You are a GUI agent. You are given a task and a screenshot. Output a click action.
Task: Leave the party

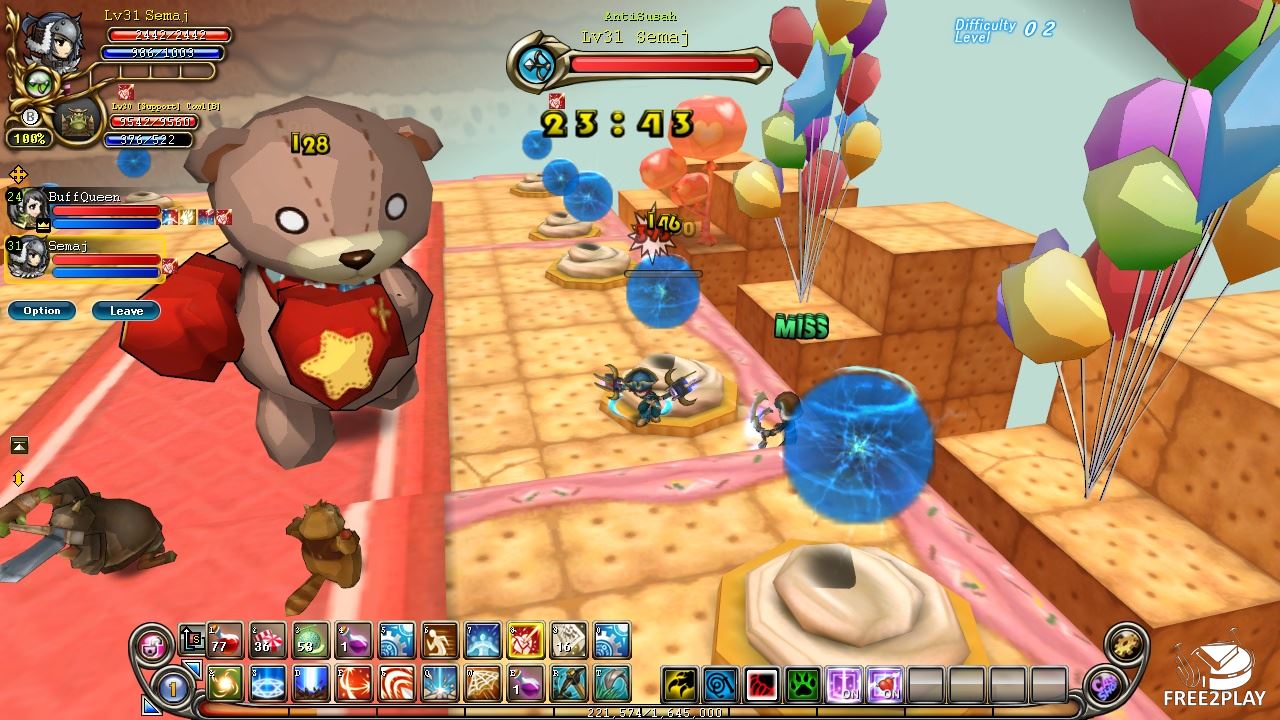(x=126, y=311)
